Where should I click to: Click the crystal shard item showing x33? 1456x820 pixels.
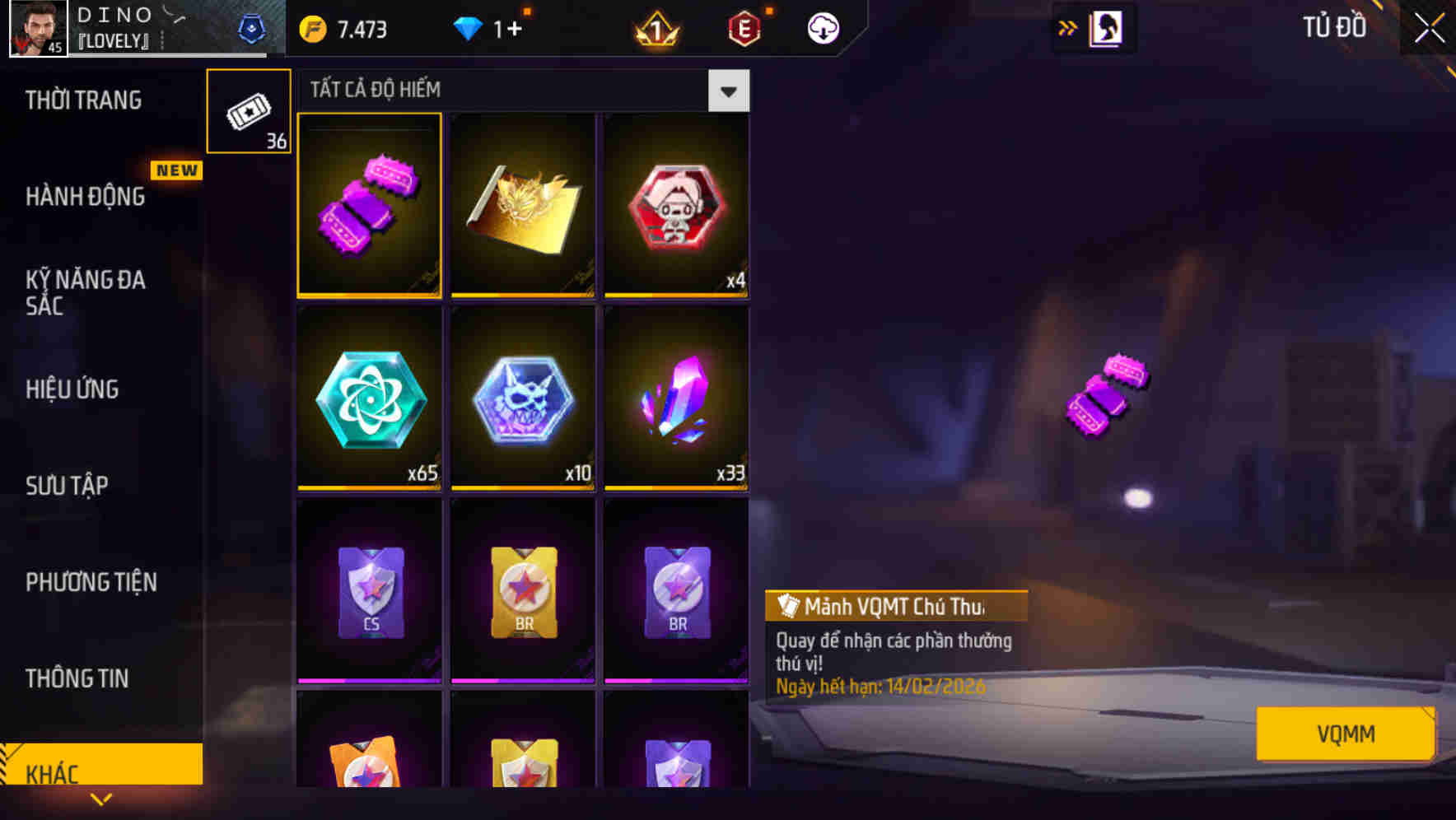tap(675, 401)
